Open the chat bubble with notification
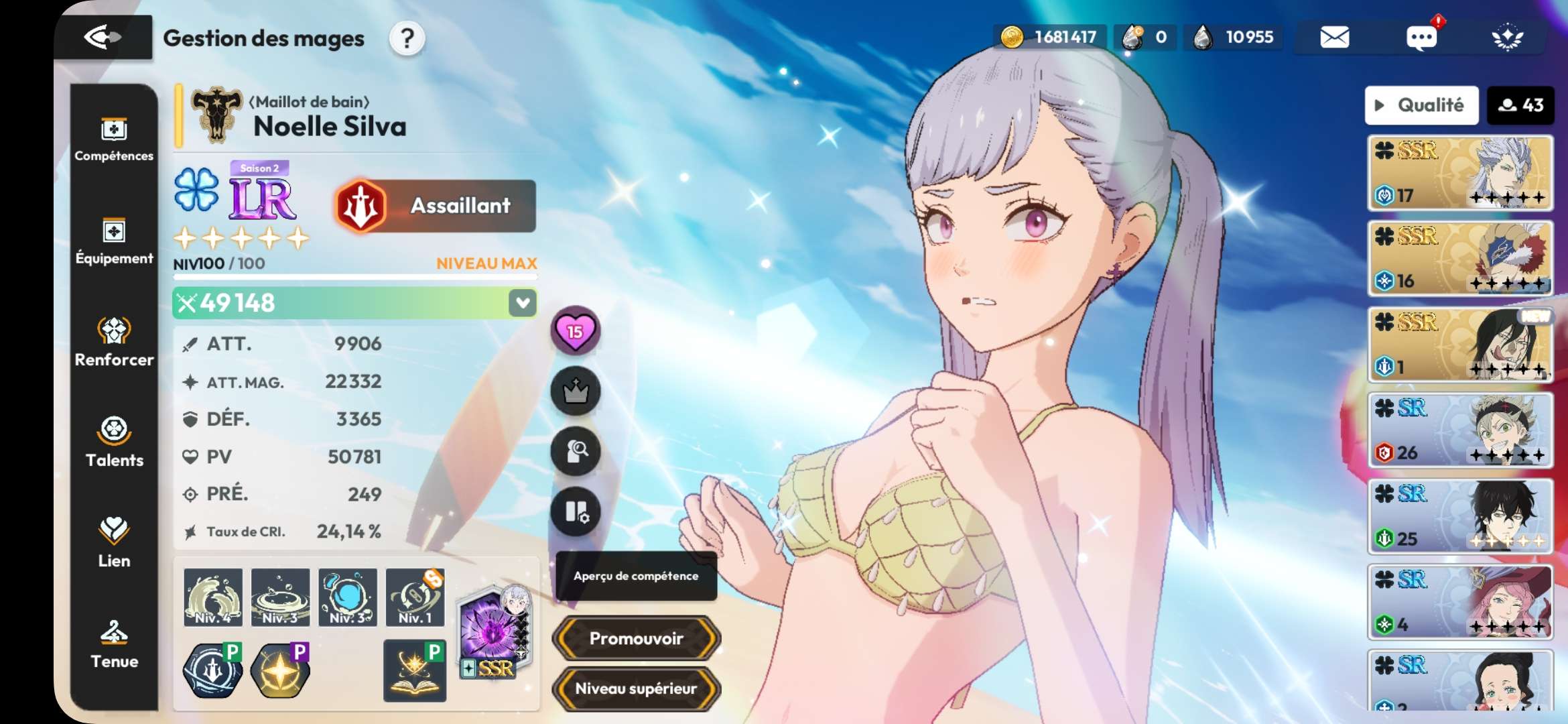The height and width of the screenshot is (724, 1568). pyautogui.click(x=1421, y=38)
